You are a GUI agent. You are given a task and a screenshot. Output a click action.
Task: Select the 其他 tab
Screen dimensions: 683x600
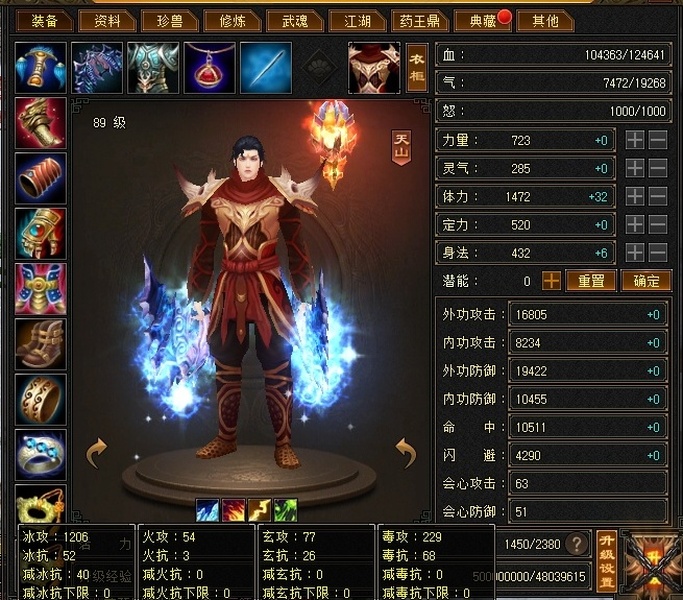546,20
